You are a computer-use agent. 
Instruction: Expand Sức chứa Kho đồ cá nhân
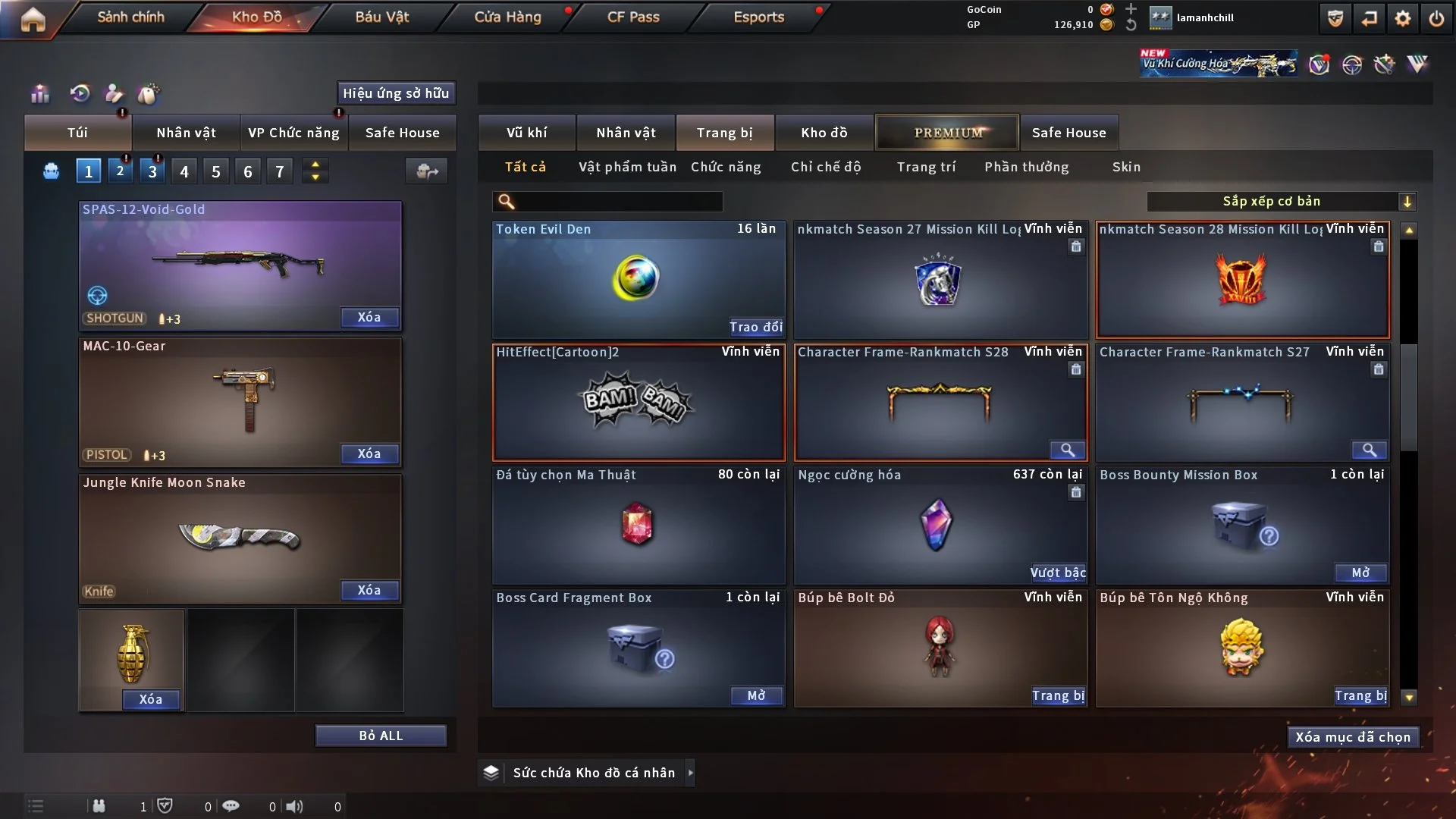click(690, 773)
